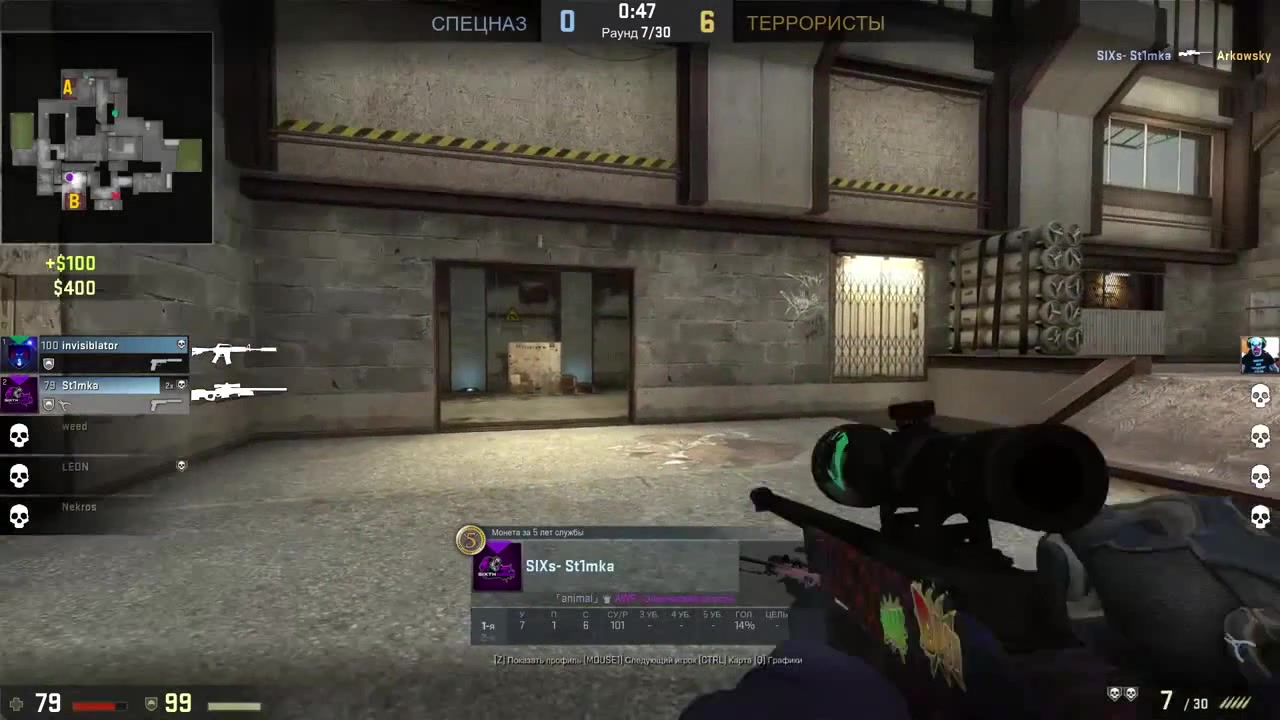This screenshot has width=1280, height=720.
Task: Click bomb site A marker on the radar
Action: click(x=67, y=88)
